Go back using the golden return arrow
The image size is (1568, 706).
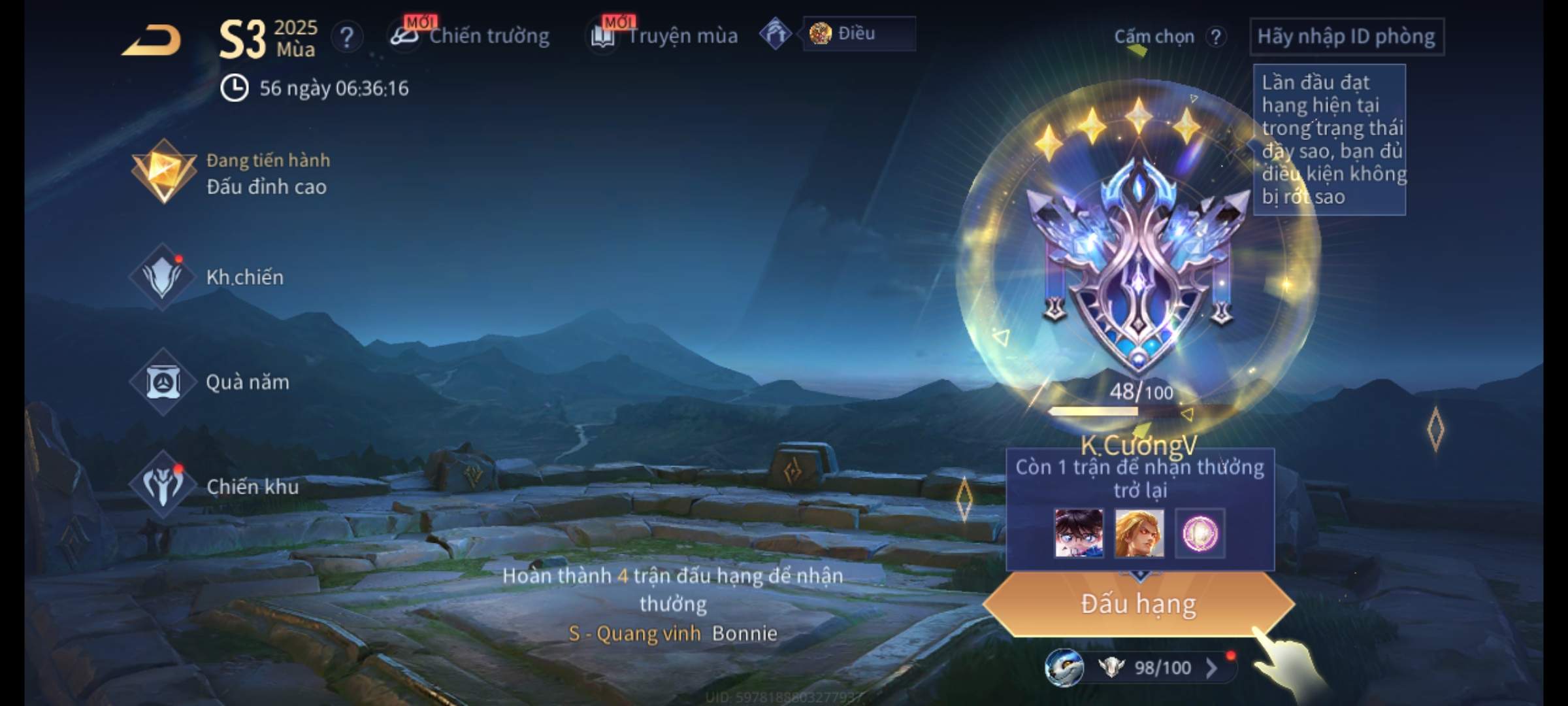tap(152, 41)
